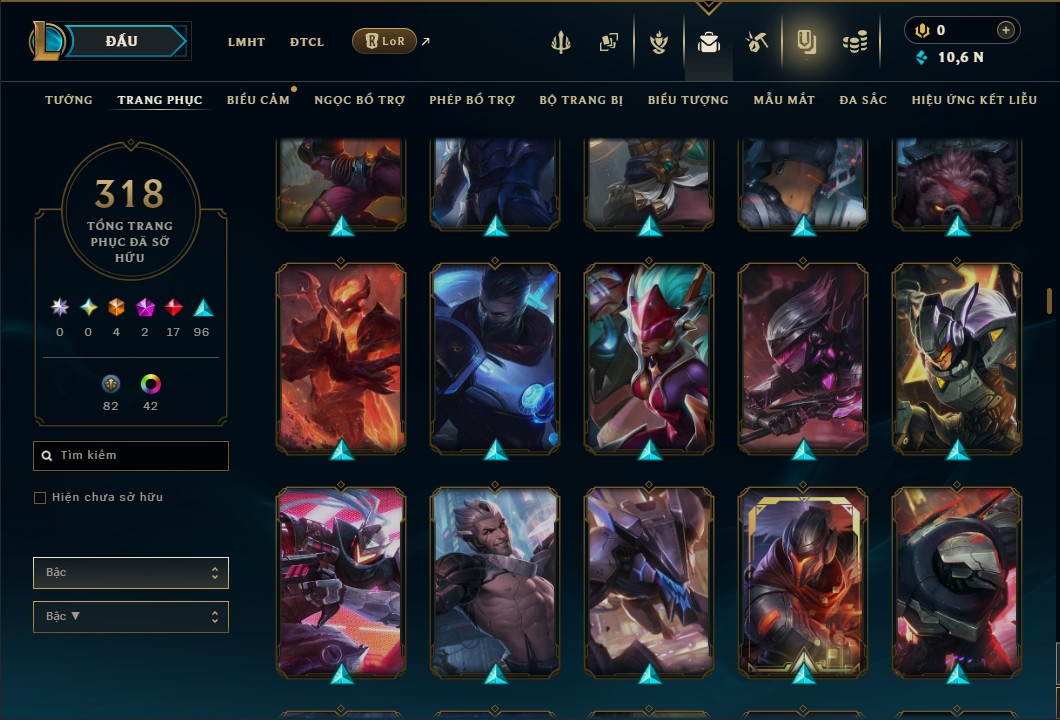Switch to the ĐTCL game mode link

coord(307,42)
